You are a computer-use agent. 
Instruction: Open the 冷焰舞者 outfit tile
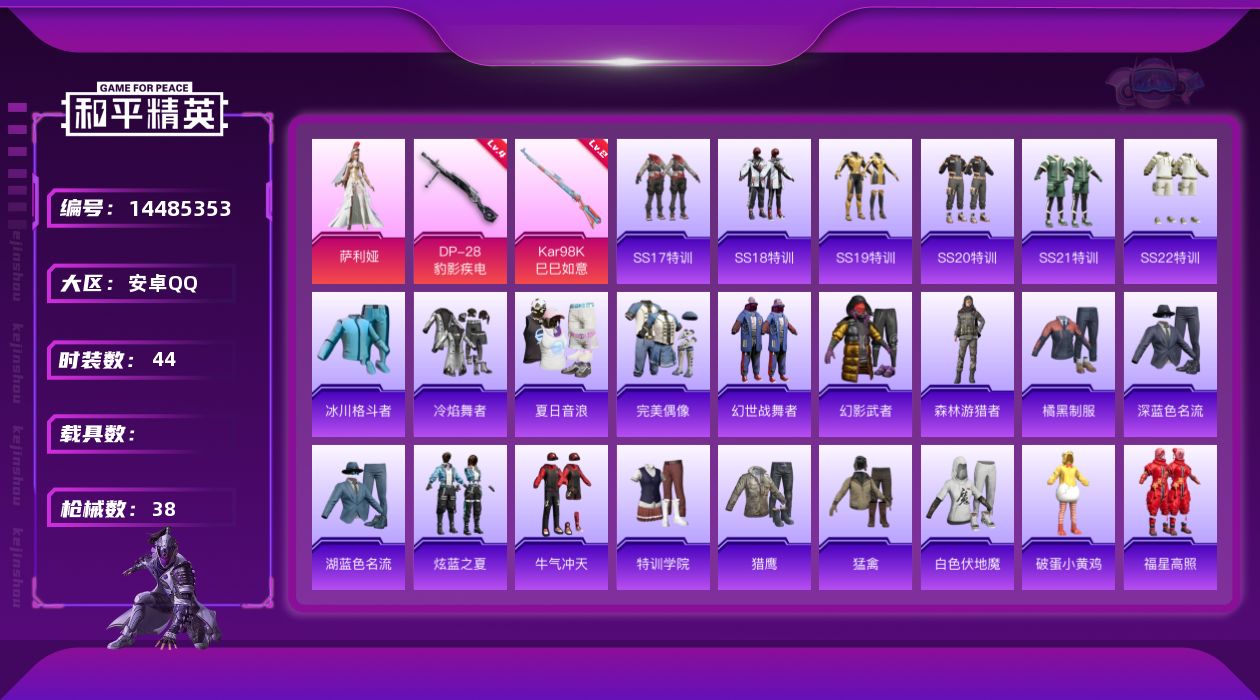pyautogui.click(x=460, y=363)
